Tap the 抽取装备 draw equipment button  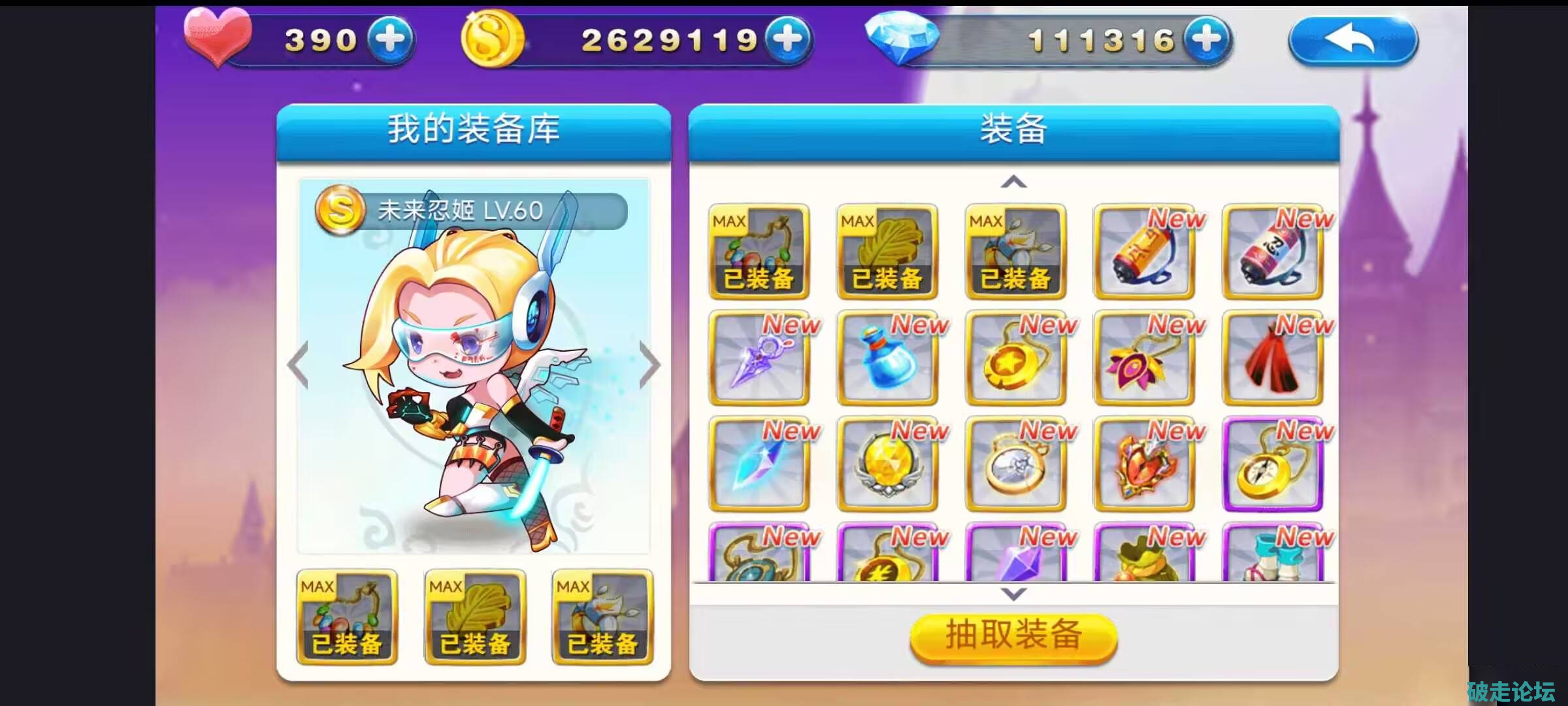[x=1013, y=636]
